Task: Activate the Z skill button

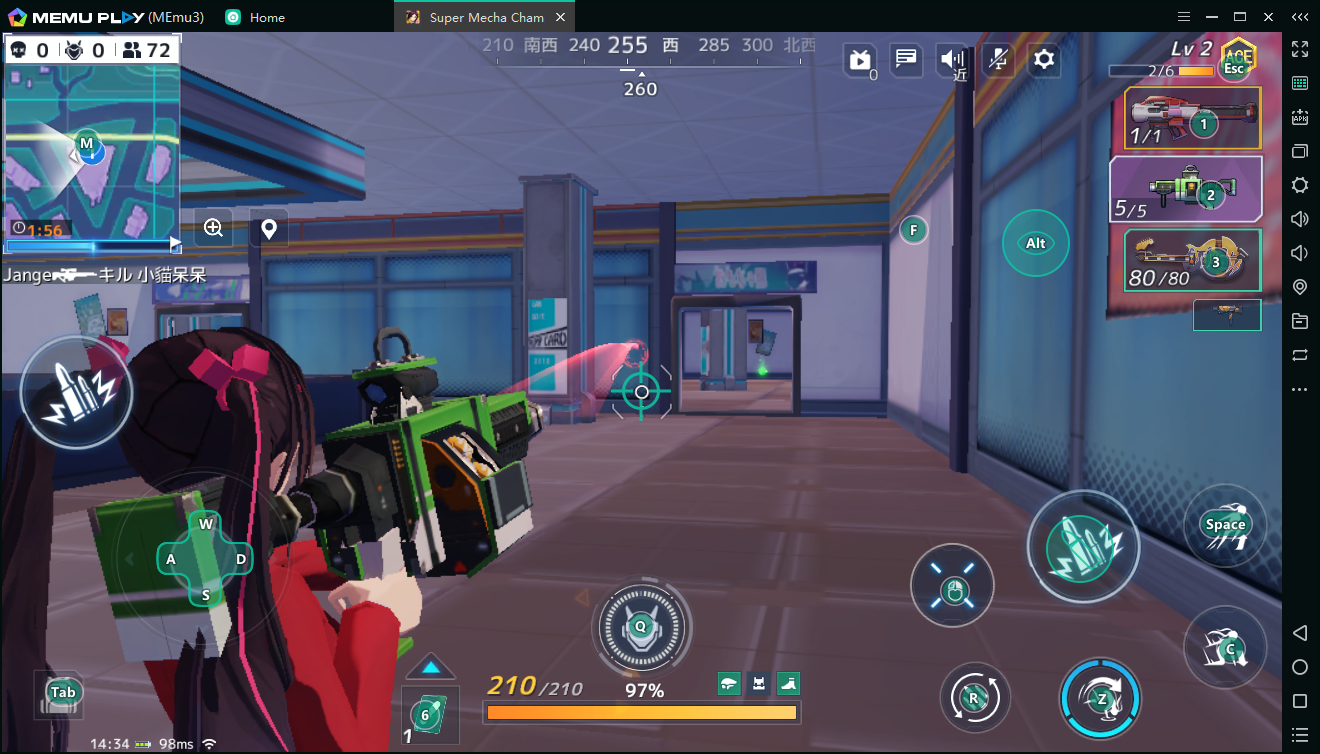Action: pyautogui.click(x=1101, y=699)
